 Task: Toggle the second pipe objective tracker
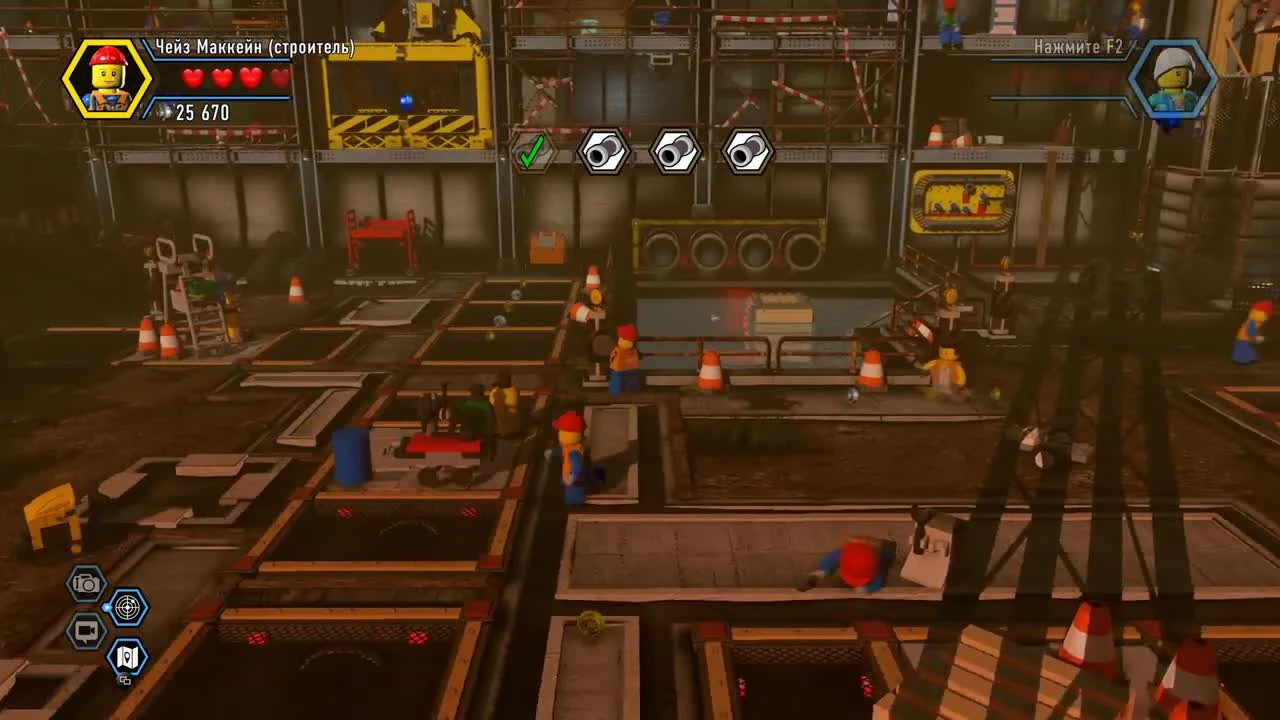coord(676,152)
